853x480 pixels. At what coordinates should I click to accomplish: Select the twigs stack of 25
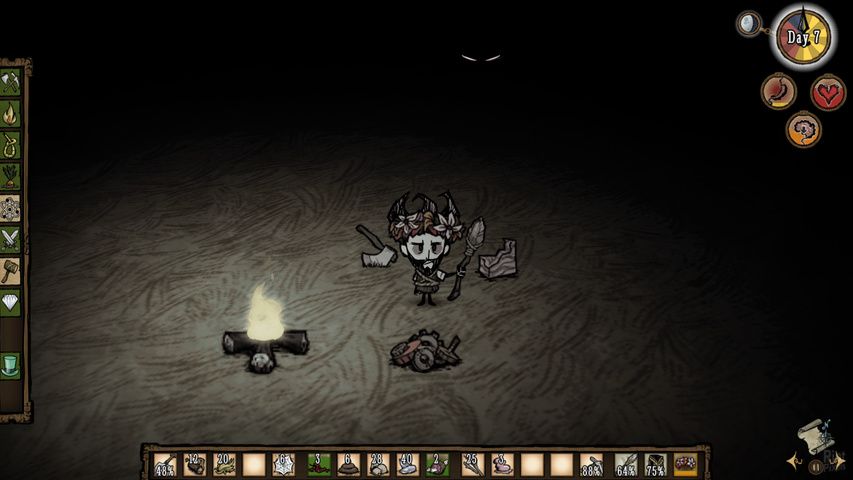click(472, 464)
